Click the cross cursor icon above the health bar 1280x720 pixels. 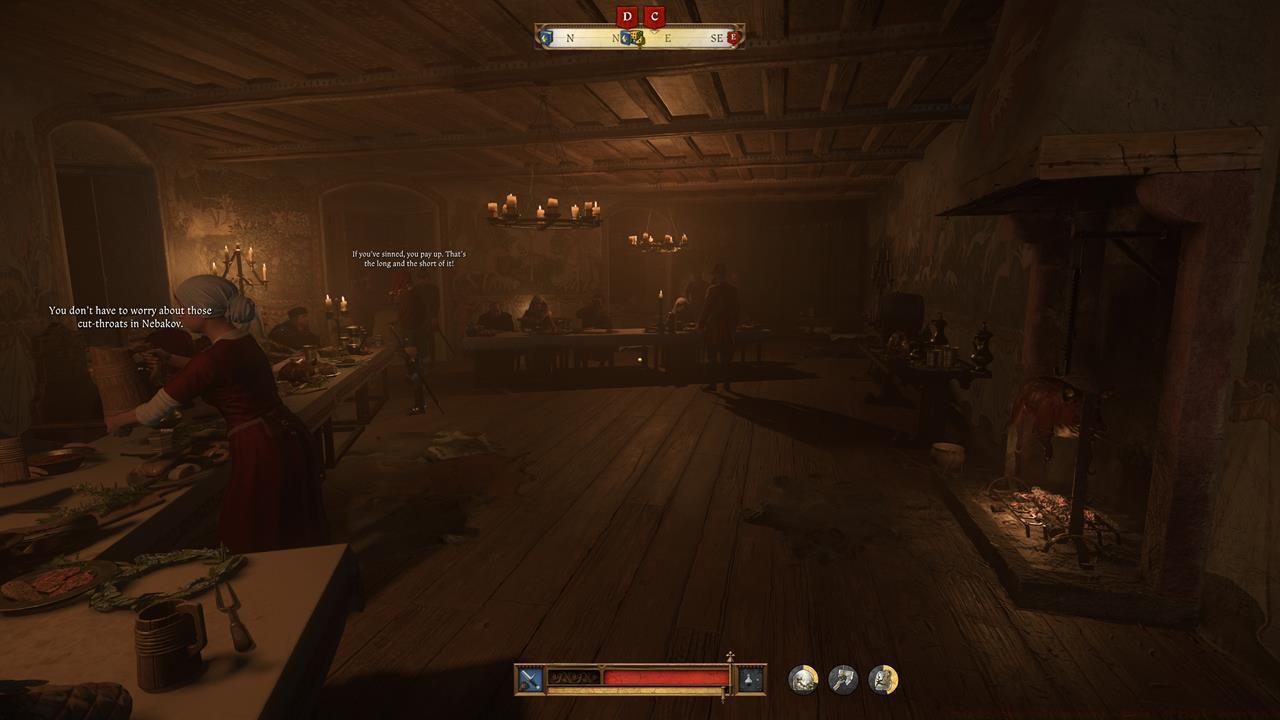pyautogui.click(x=730, y=655)
